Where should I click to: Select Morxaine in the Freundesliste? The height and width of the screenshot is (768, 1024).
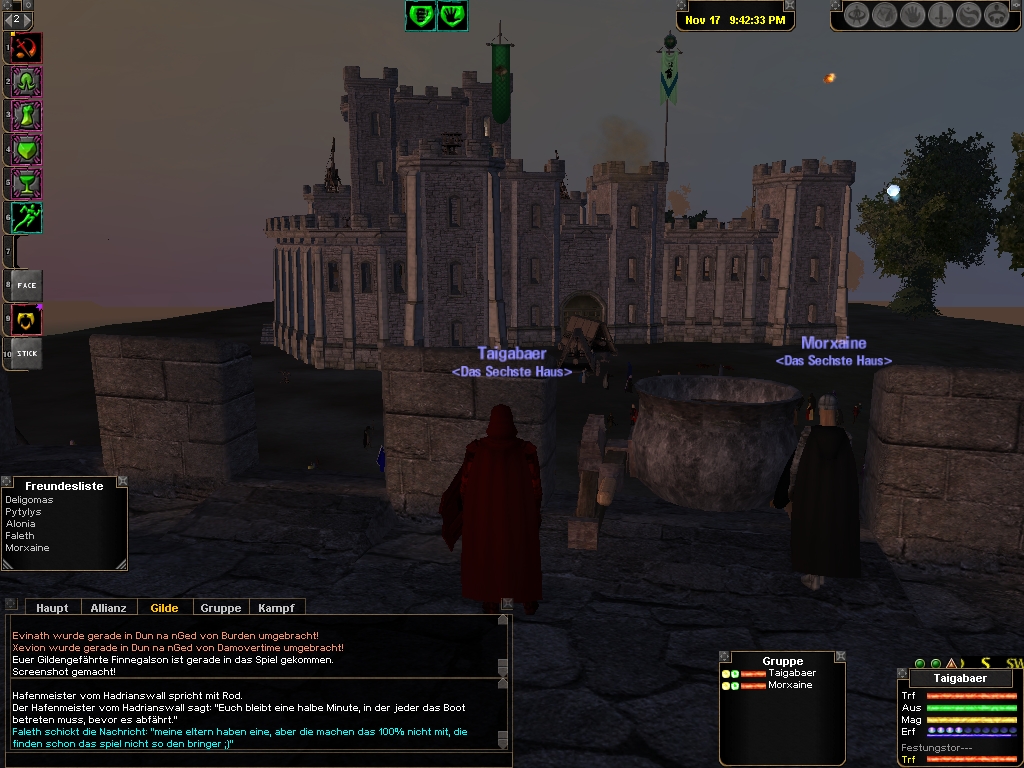click(27, 548)
